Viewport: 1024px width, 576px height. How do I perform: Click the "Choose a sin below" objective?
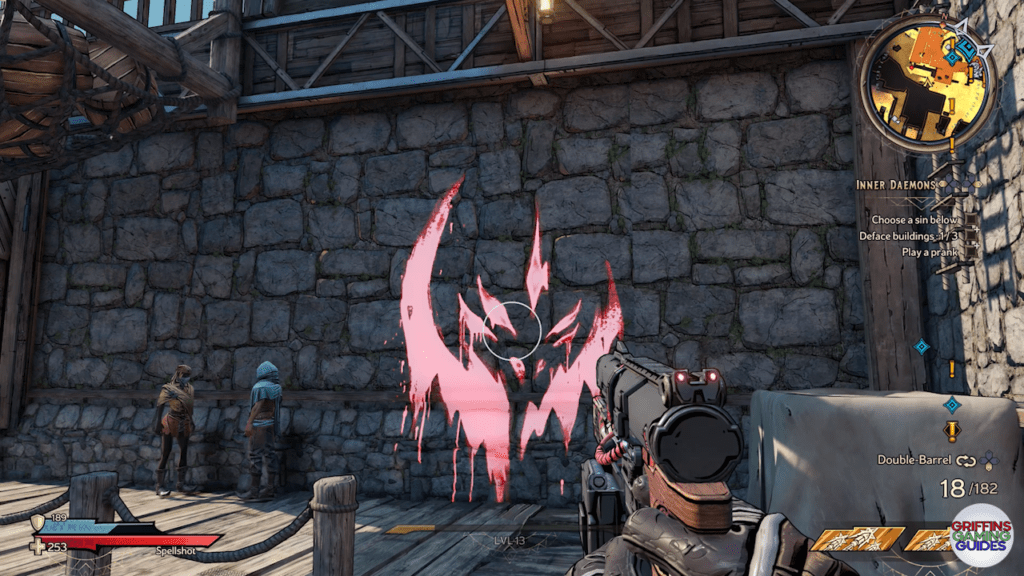tap(915, 219)
